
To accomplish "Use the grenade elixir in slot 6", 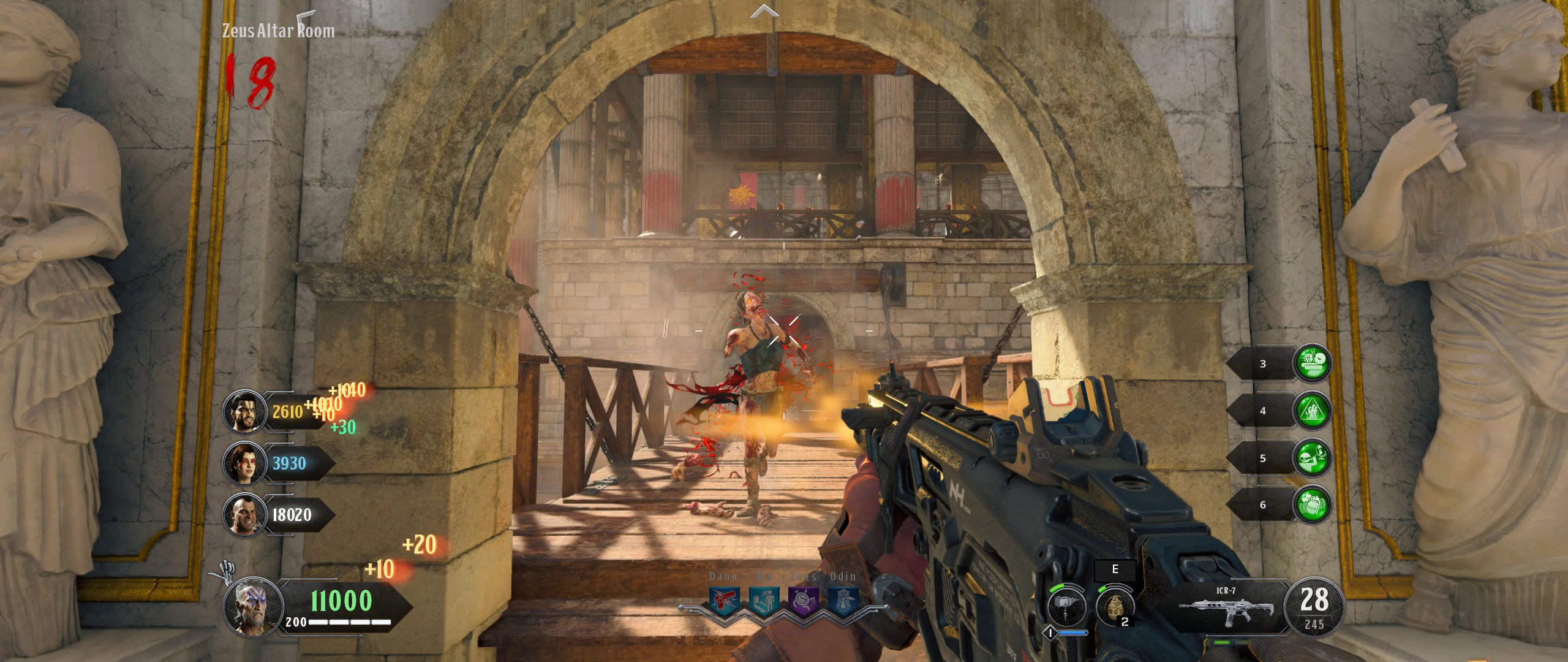I will 1311,505.
